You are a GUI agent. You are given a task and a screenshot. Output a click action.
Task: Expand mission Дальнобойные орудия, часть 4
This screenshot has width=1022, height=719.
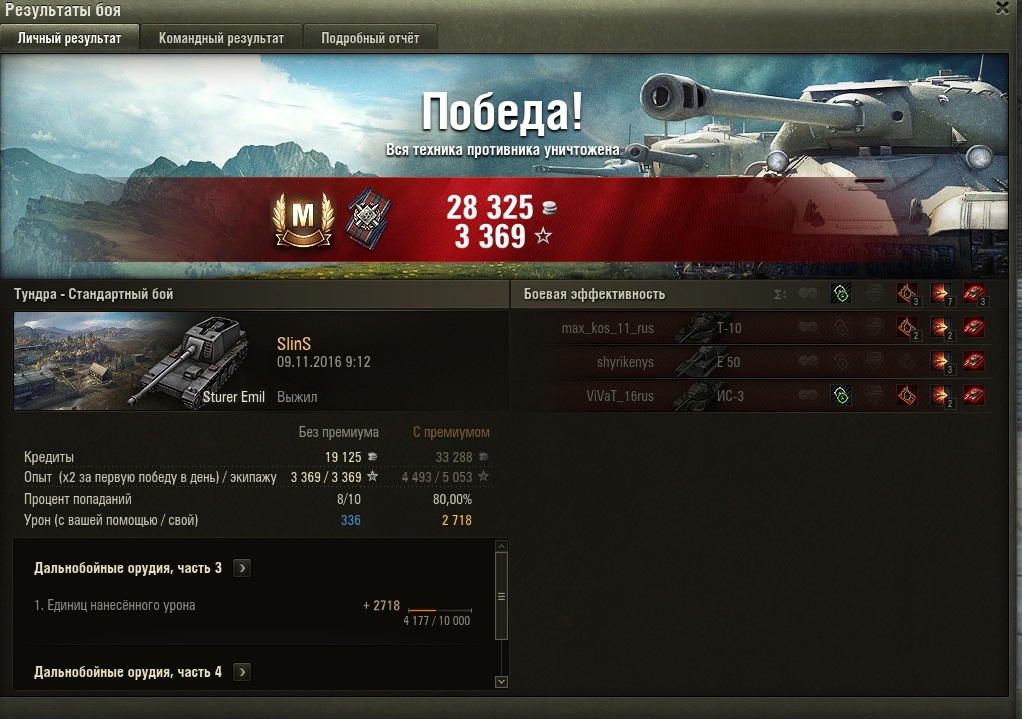coord(242,672)
